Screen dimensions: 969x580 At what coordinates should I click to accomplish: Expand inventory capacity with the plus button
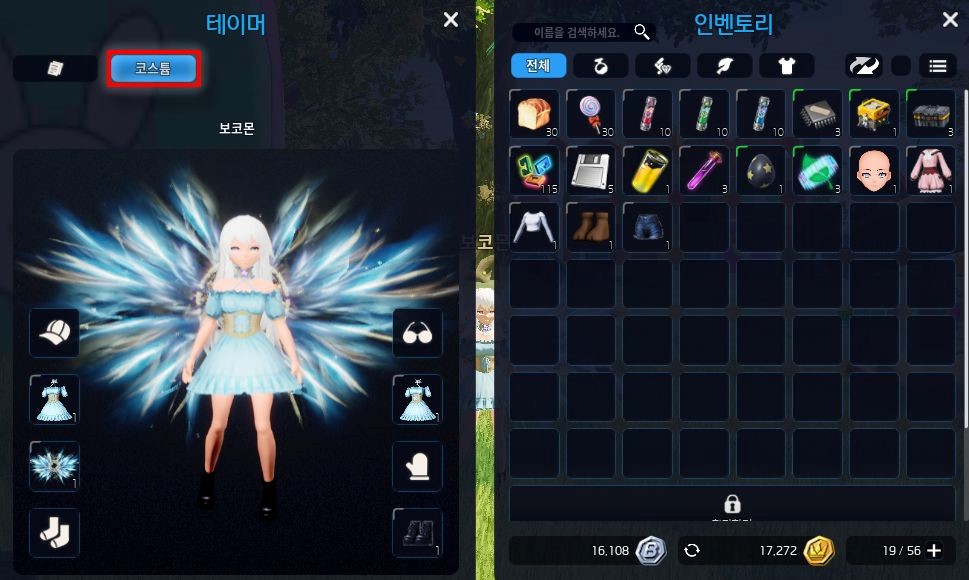tap(934, 550)
